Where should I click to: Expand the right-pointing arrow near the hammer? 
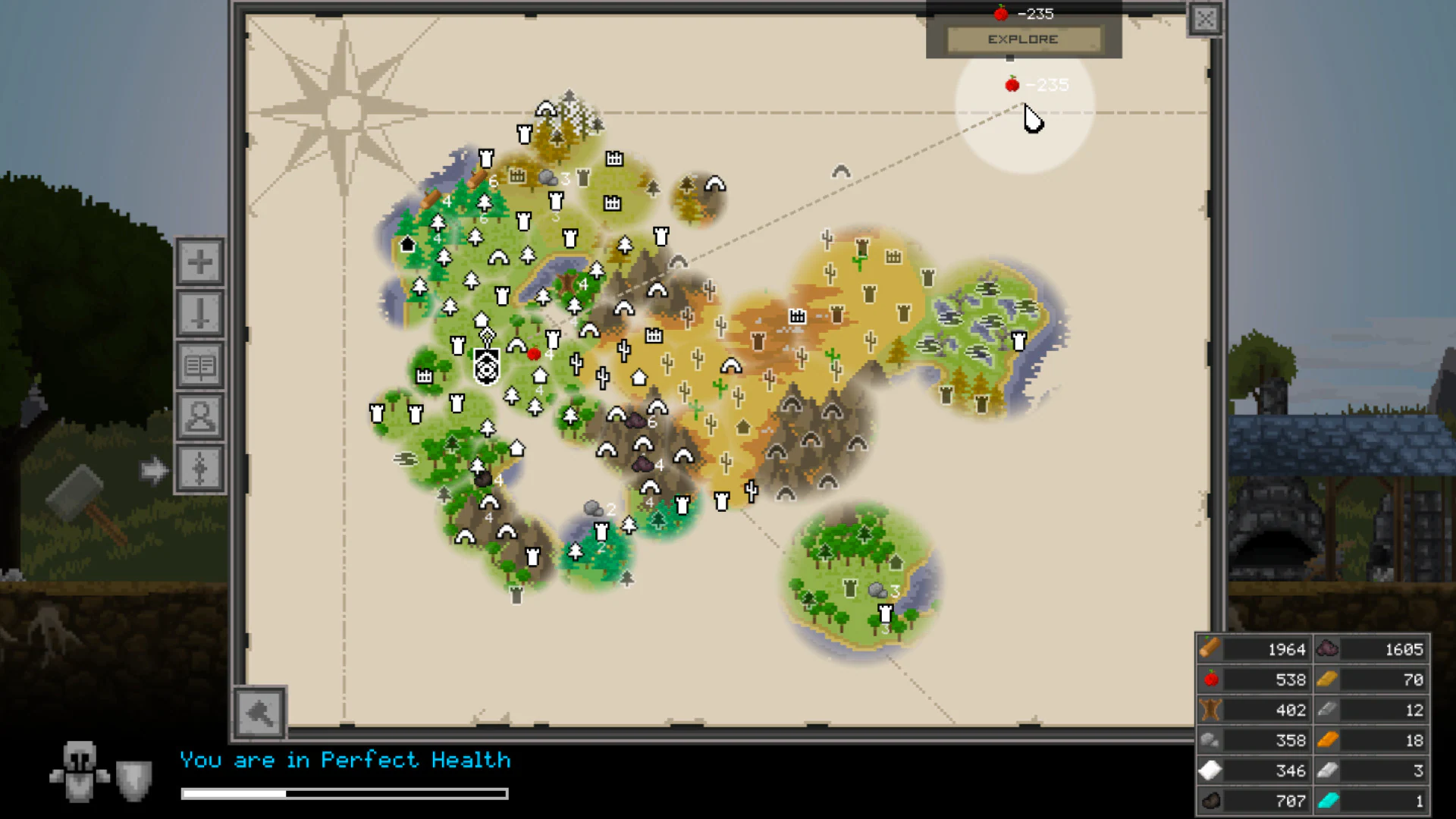(x=155, y=469)
